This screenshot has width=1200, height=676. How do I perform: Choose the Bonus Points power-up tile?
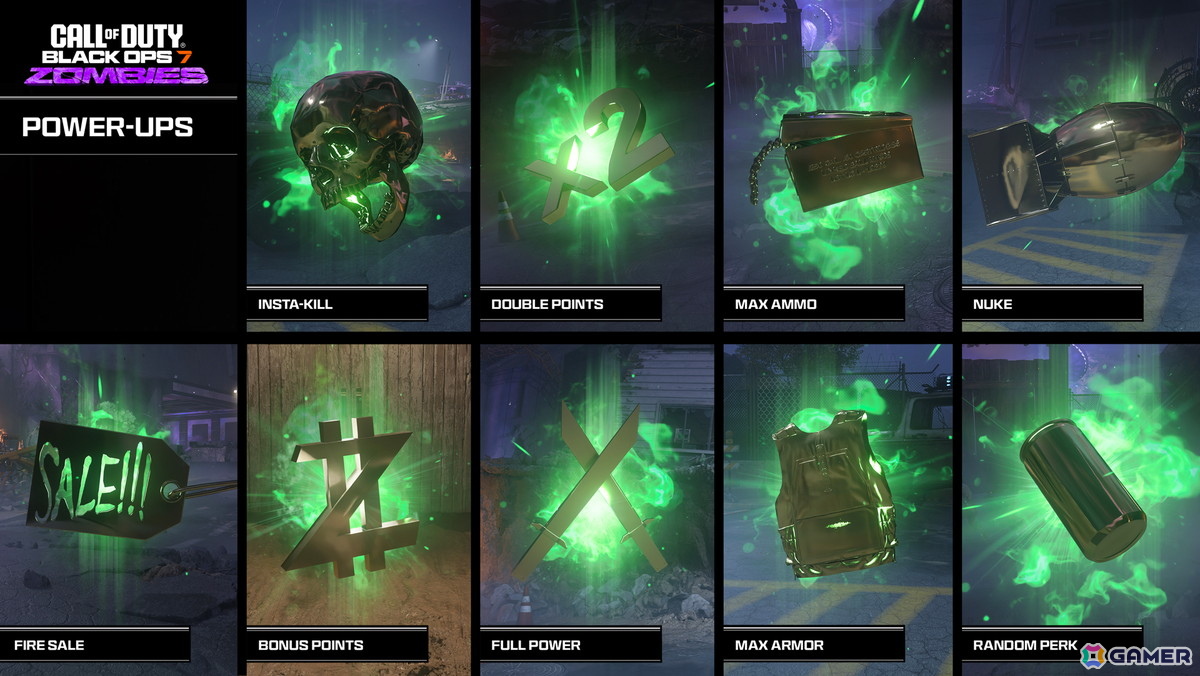pos(358,505)
